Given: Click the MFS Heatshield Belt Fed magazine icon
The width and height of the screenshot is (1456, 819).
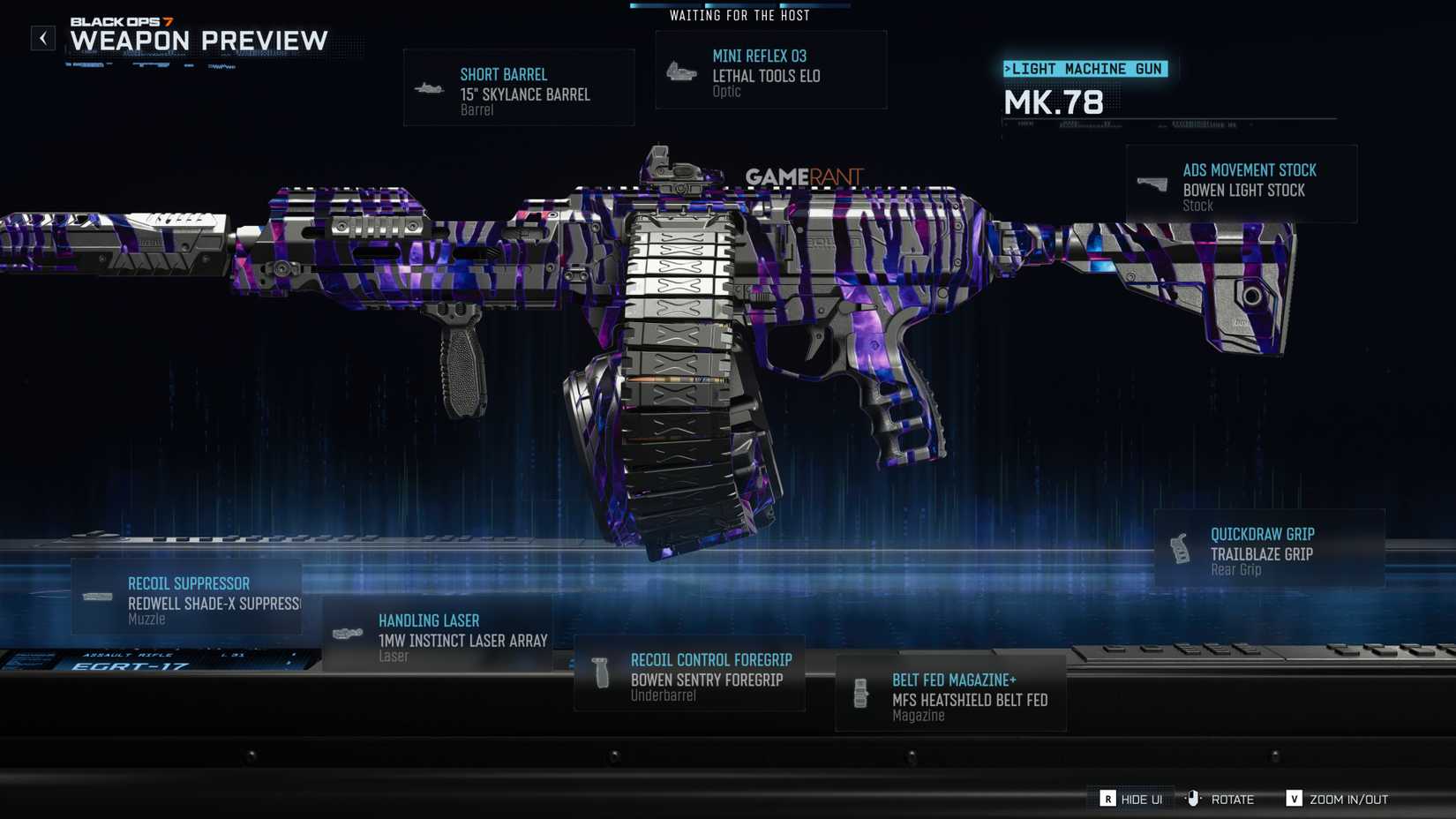Looking at the screenshot, I should (x=860, y=693).
